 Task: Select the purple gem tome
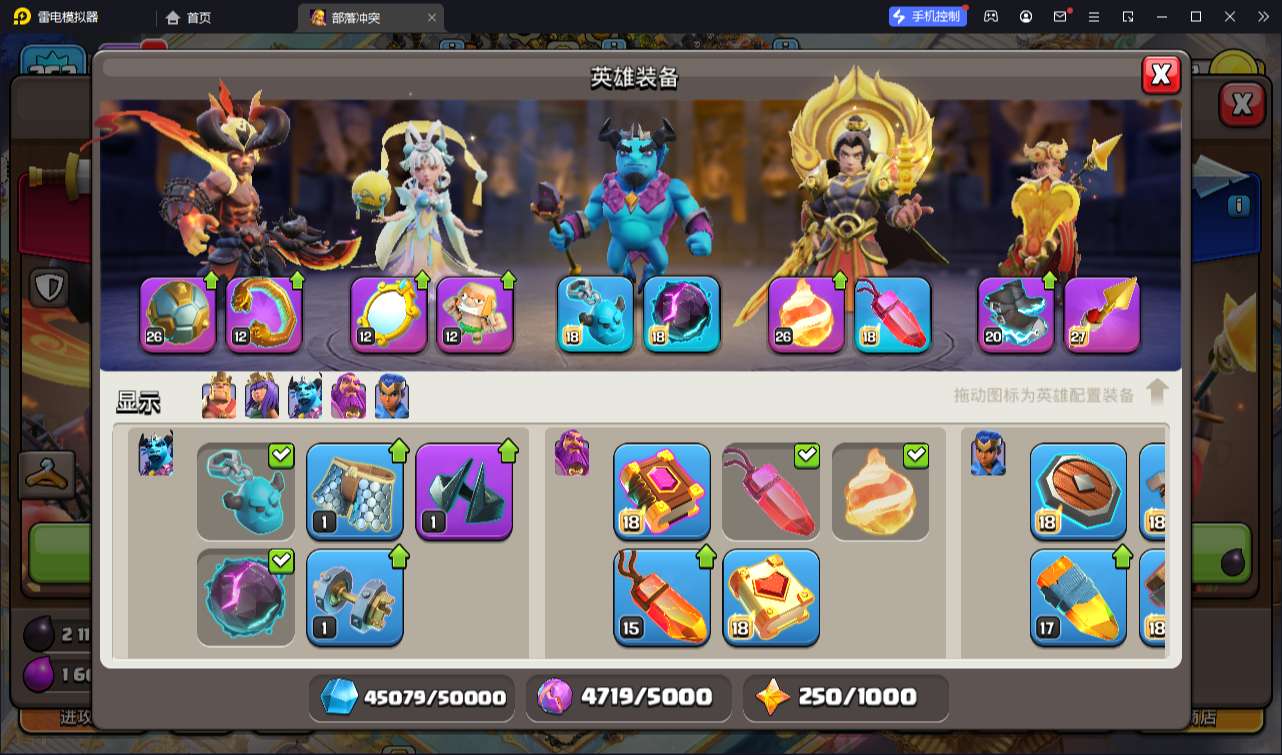[662, 491]
